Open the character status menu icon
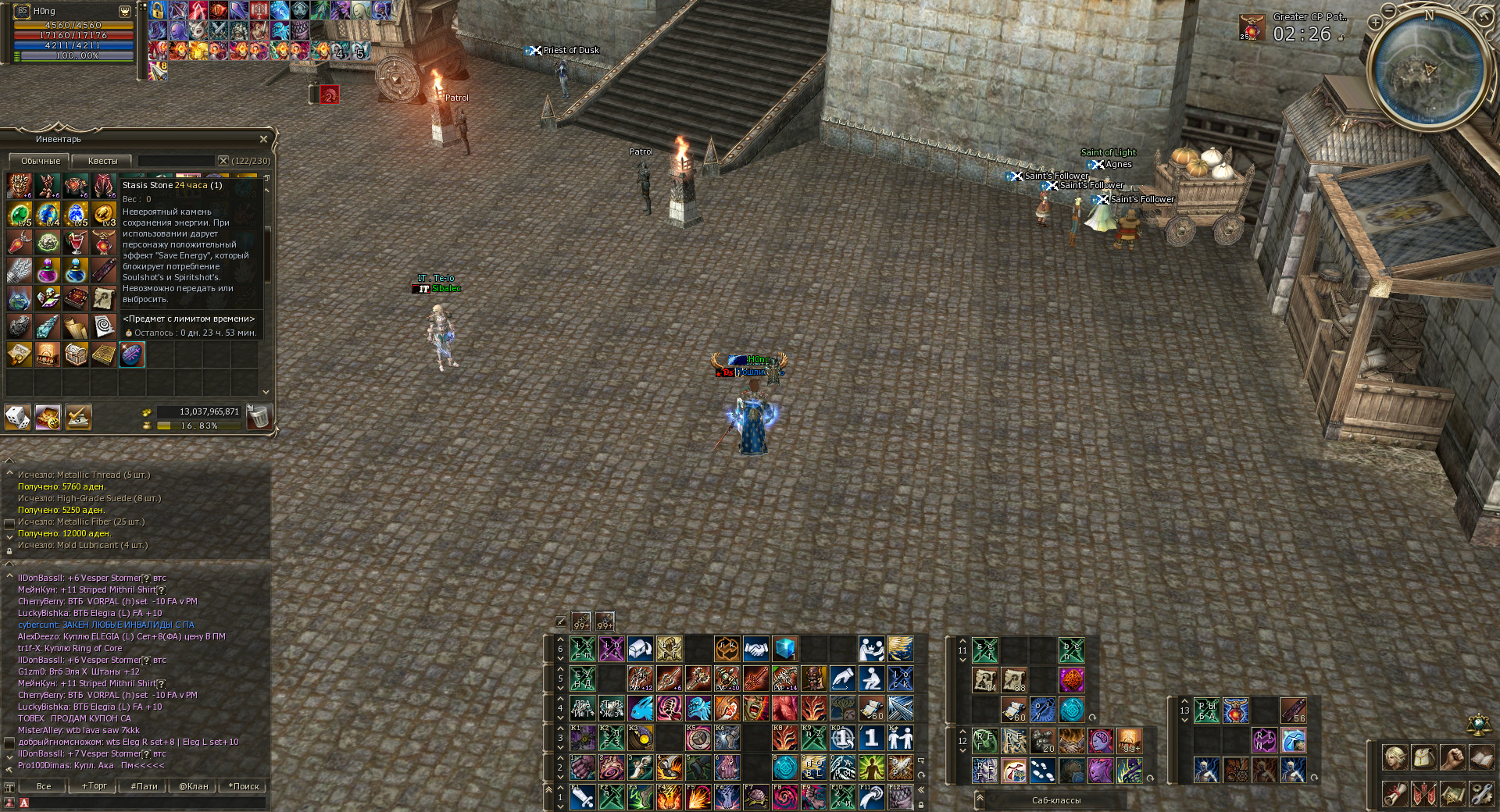This screenshot has width=1500, height=812. coord(1395,757)
